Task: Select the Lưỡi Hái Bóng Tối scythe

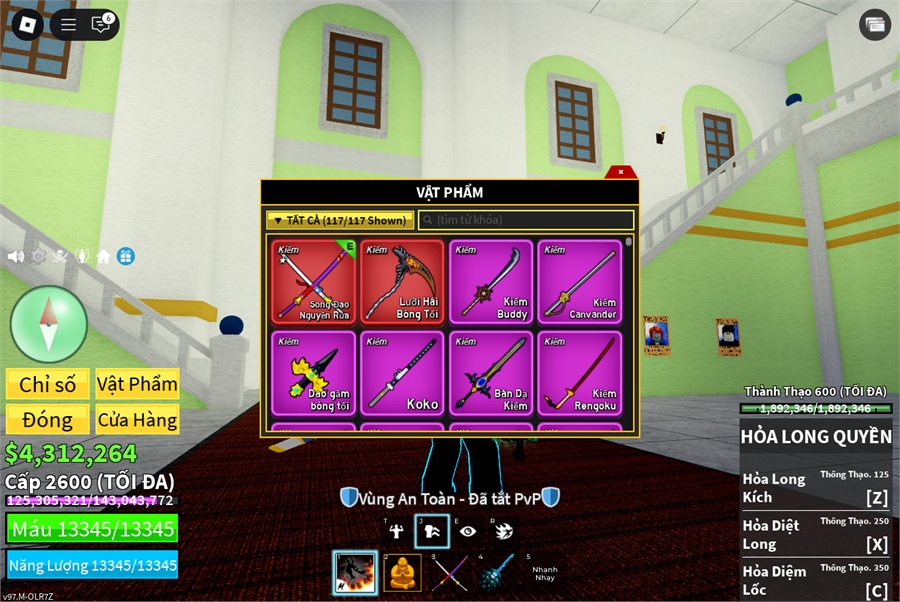Action: pyautogui.click(x=402, y=281)
